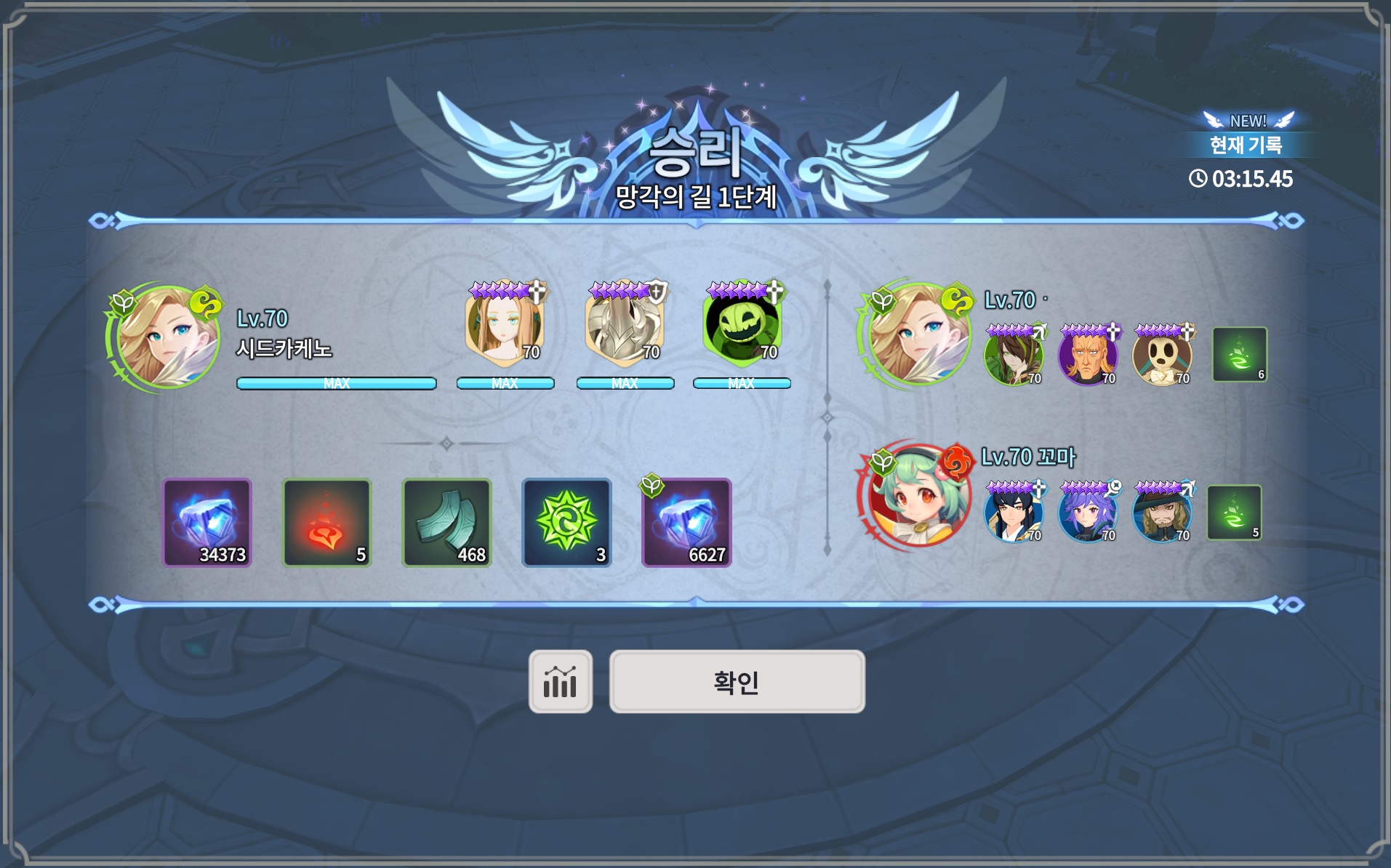Select the 34373 blue crystal reward
Image resolution: width=1391 pixels, height=868 pixels.
point(207,523)
